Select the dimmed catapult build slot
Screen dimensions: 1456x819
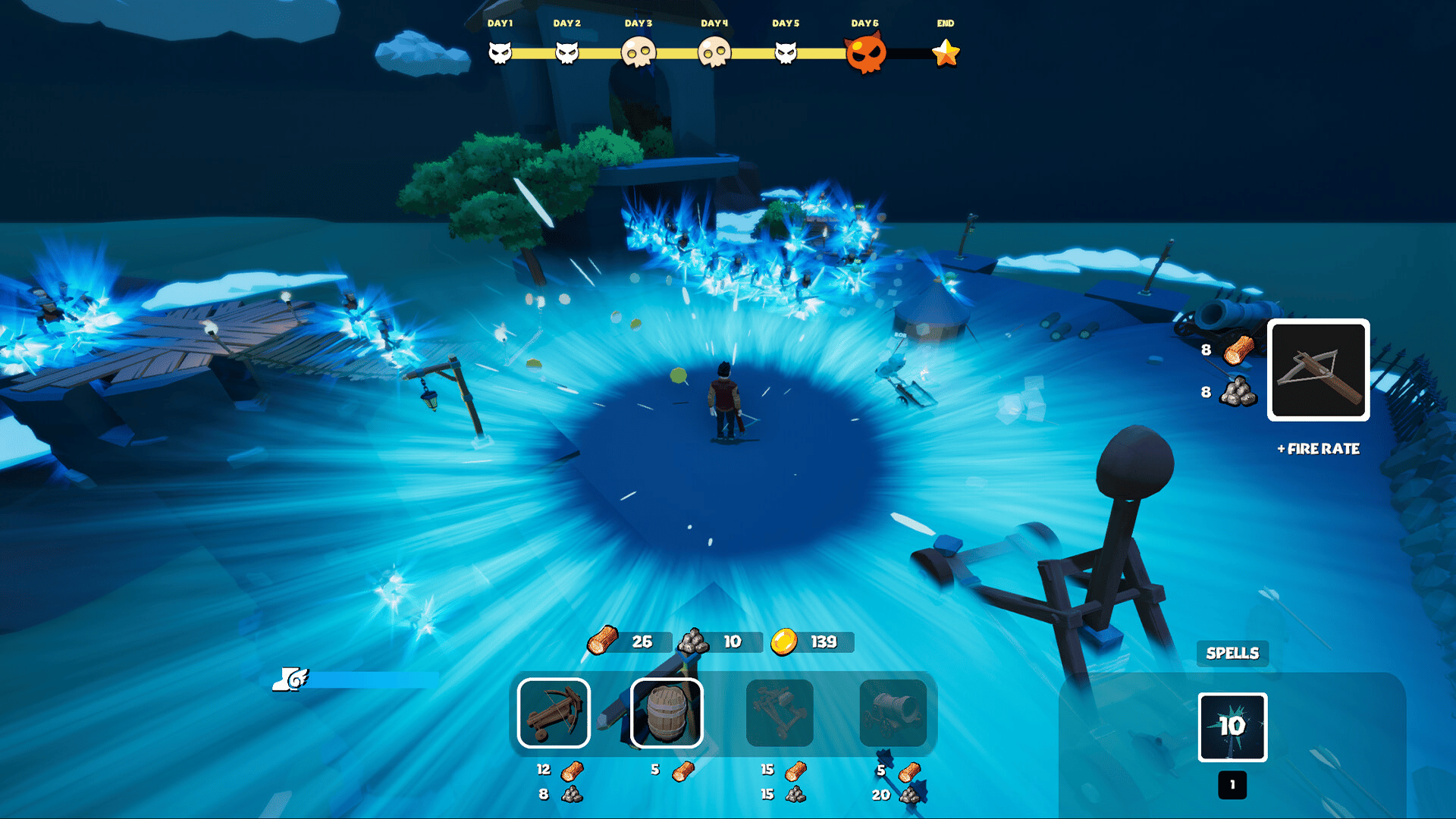tap(780, 713)
